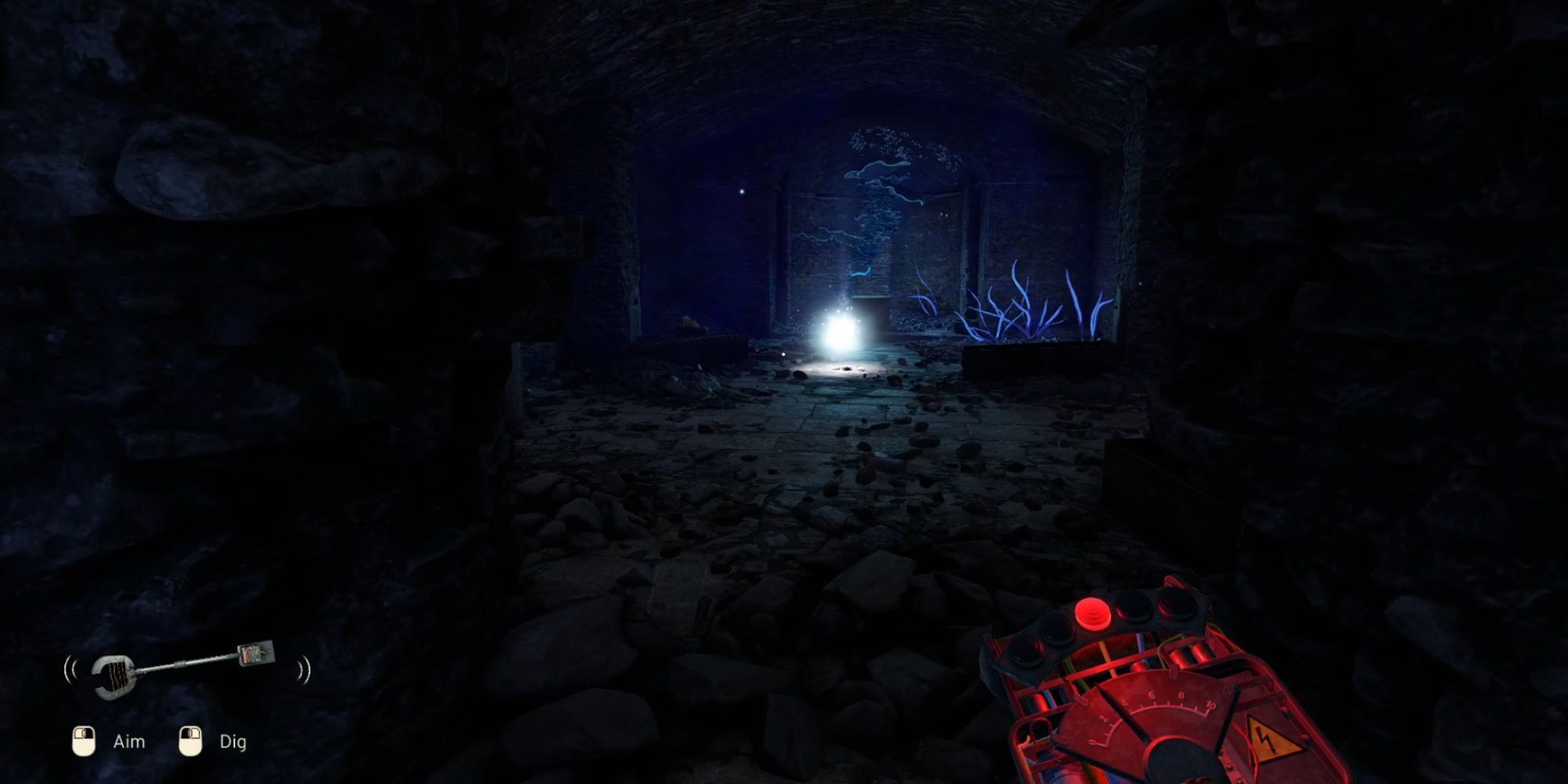The height and width of the screenshot is (784, 1568).
Task: Click the number 2 on the gauge scale
Action: (x=1102, y=719)
